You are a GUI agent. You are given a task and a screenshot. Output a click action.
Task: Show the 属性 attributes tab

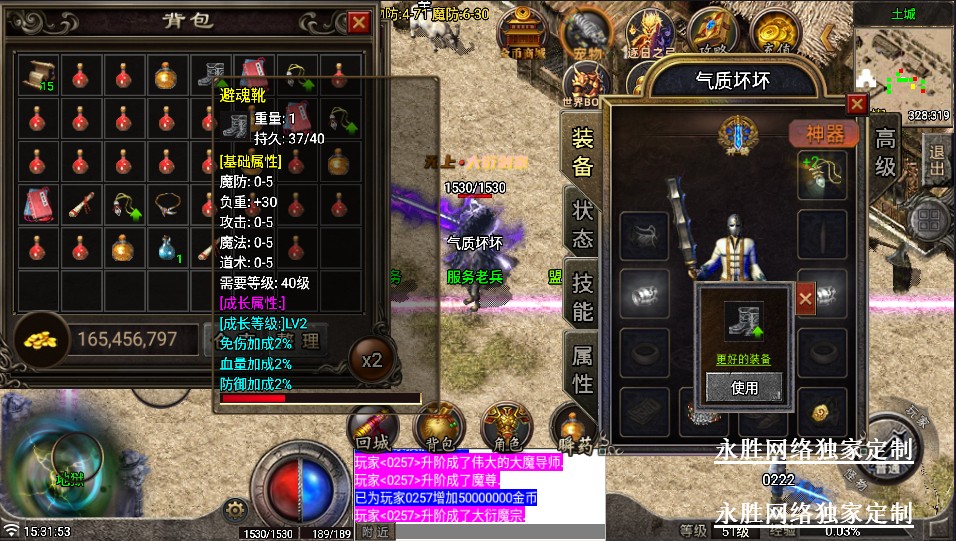pos(583,367)
